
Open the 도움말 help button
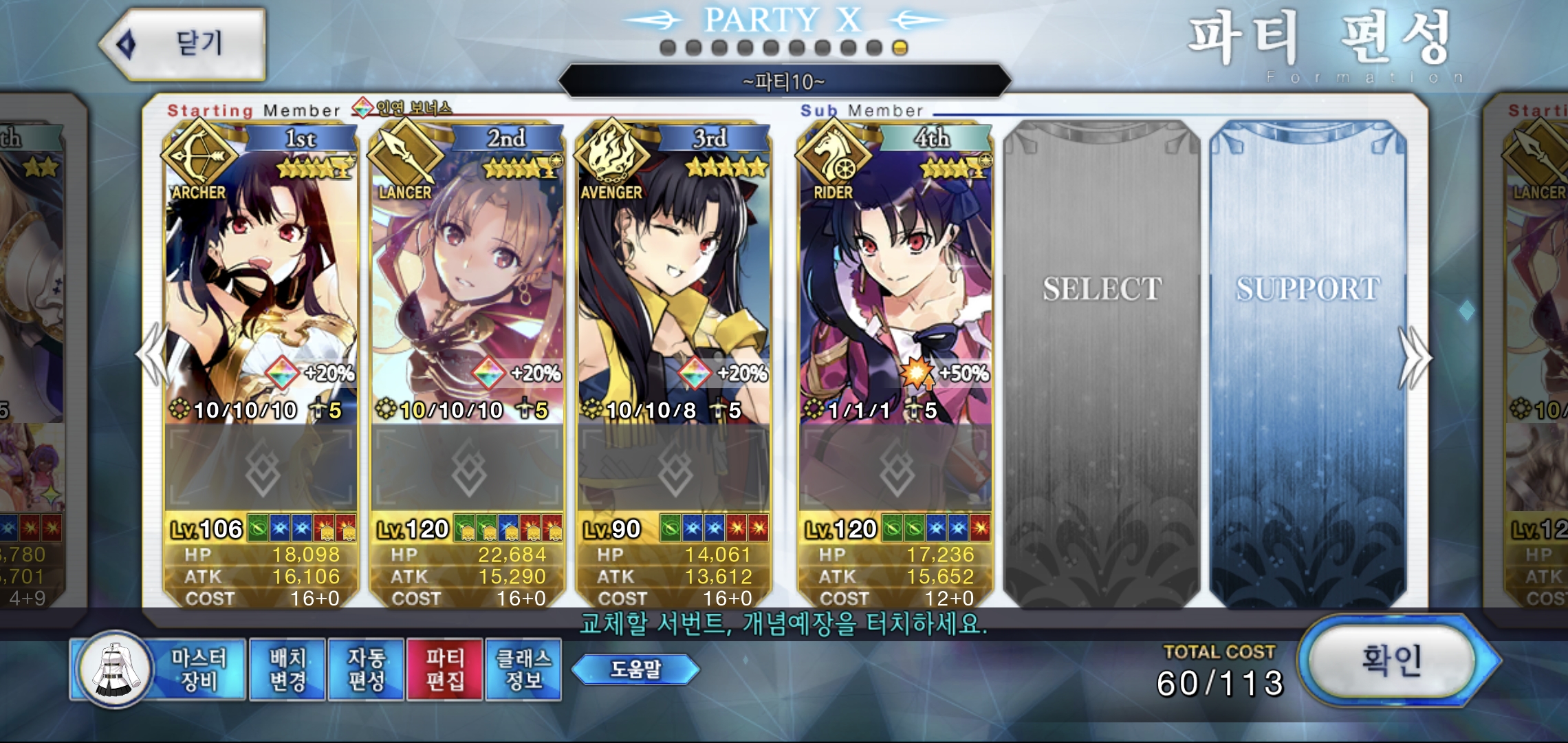[635, 669]
